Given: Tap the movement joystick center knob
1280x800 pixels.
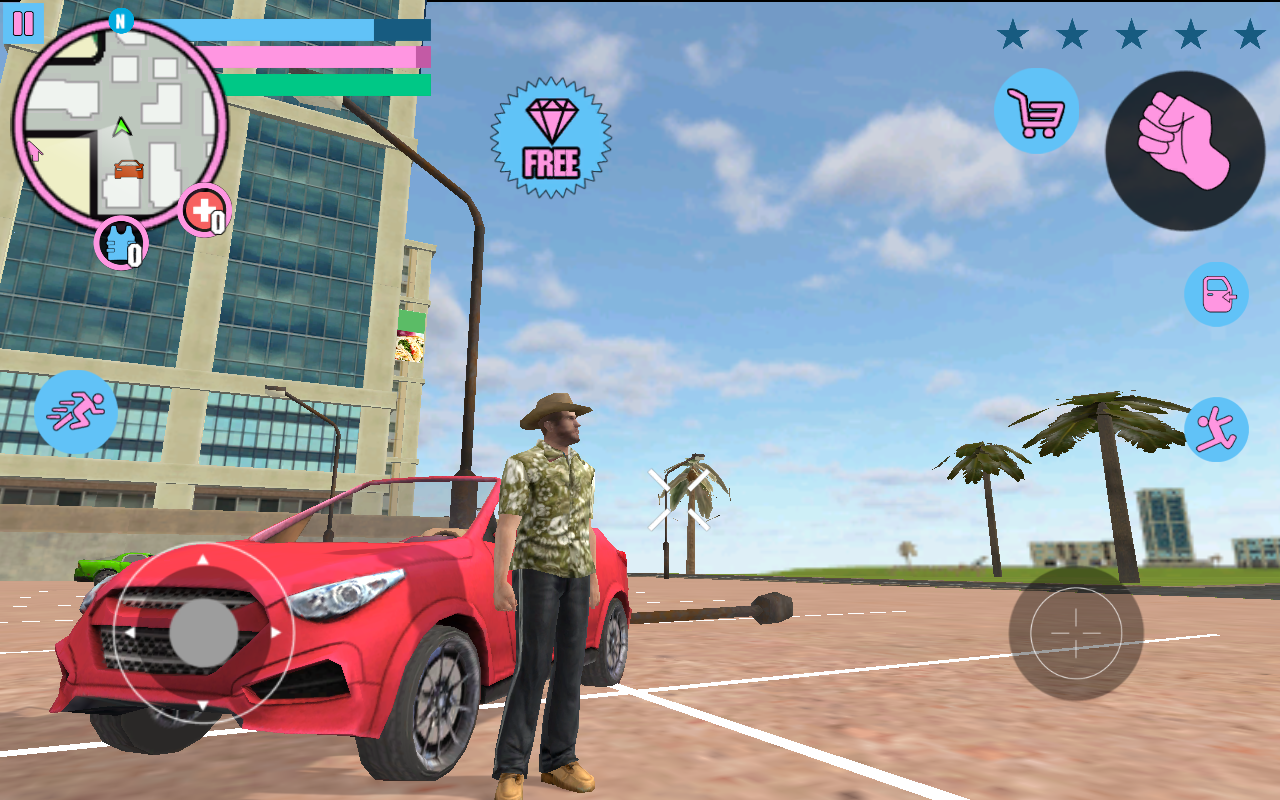Looking at the screenshot, I should (x=203, y=633).
